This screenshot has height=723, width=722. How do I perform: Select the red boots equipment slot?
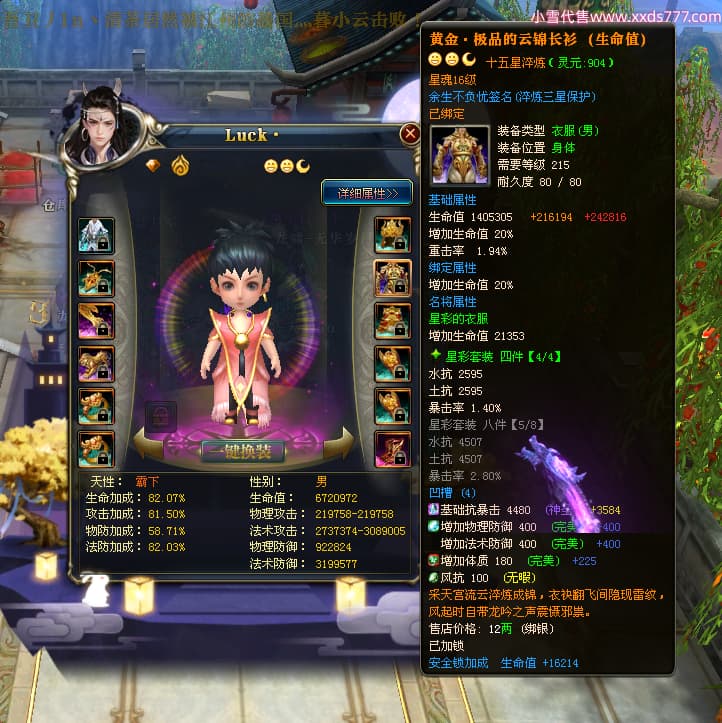click(392, 450)
